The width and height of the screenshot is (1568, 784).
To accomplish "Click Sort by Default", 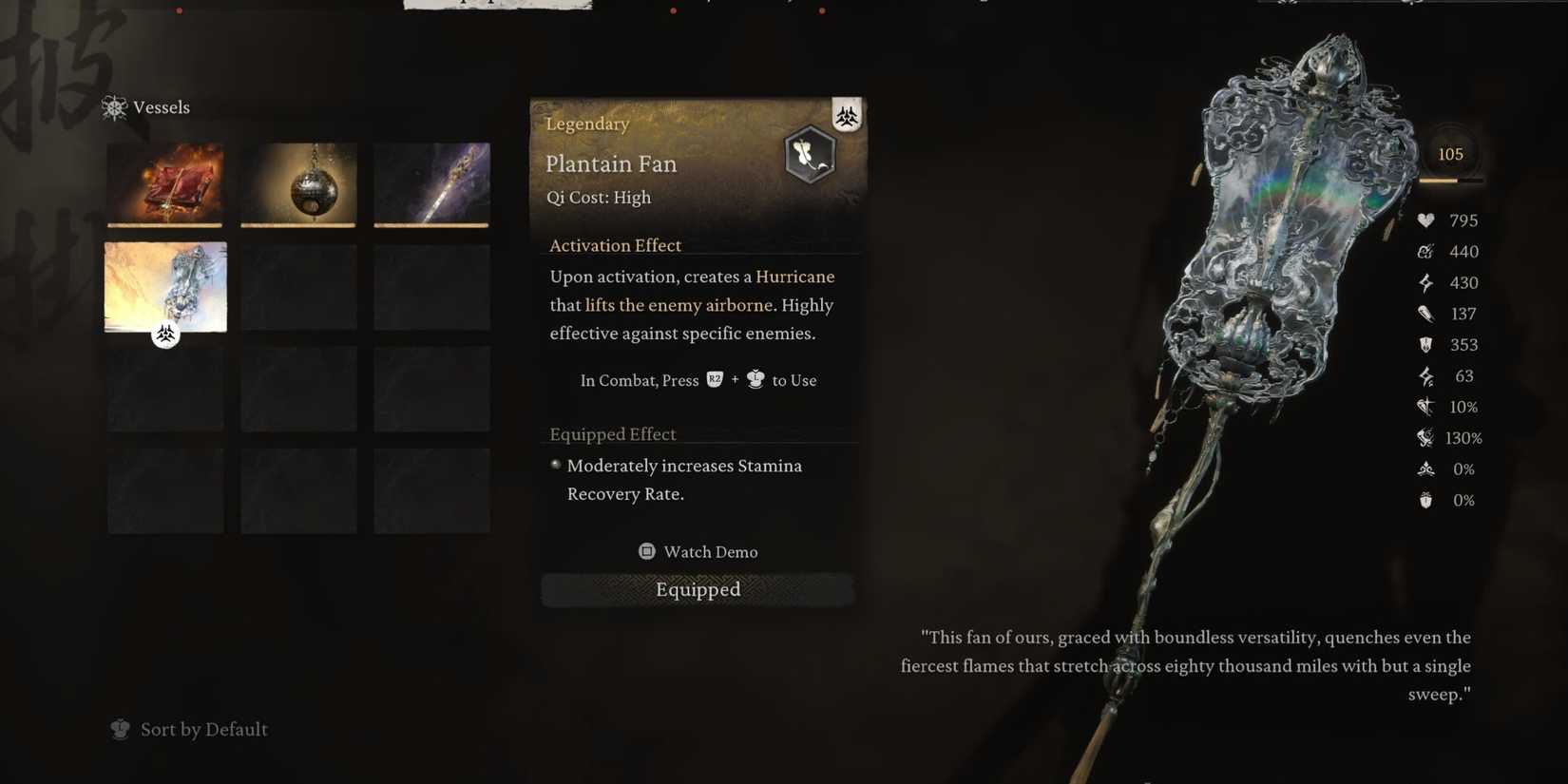I will click(x=203, y=729).
